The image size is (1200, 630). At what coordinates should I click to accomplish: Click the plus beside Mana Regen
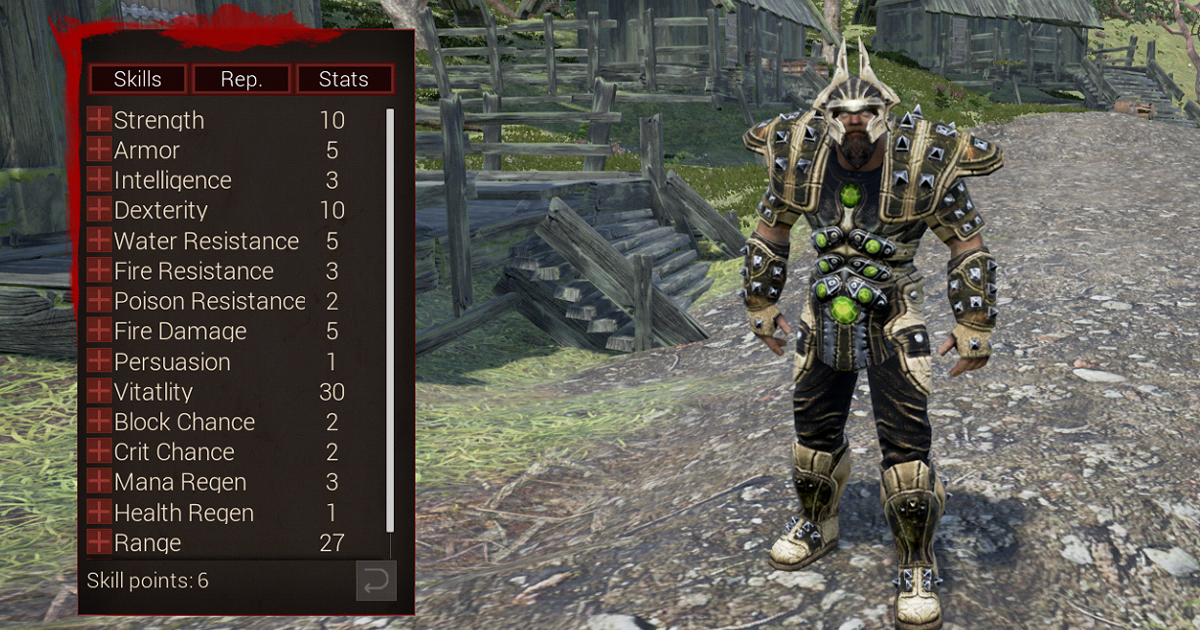[x=99, y=482]
